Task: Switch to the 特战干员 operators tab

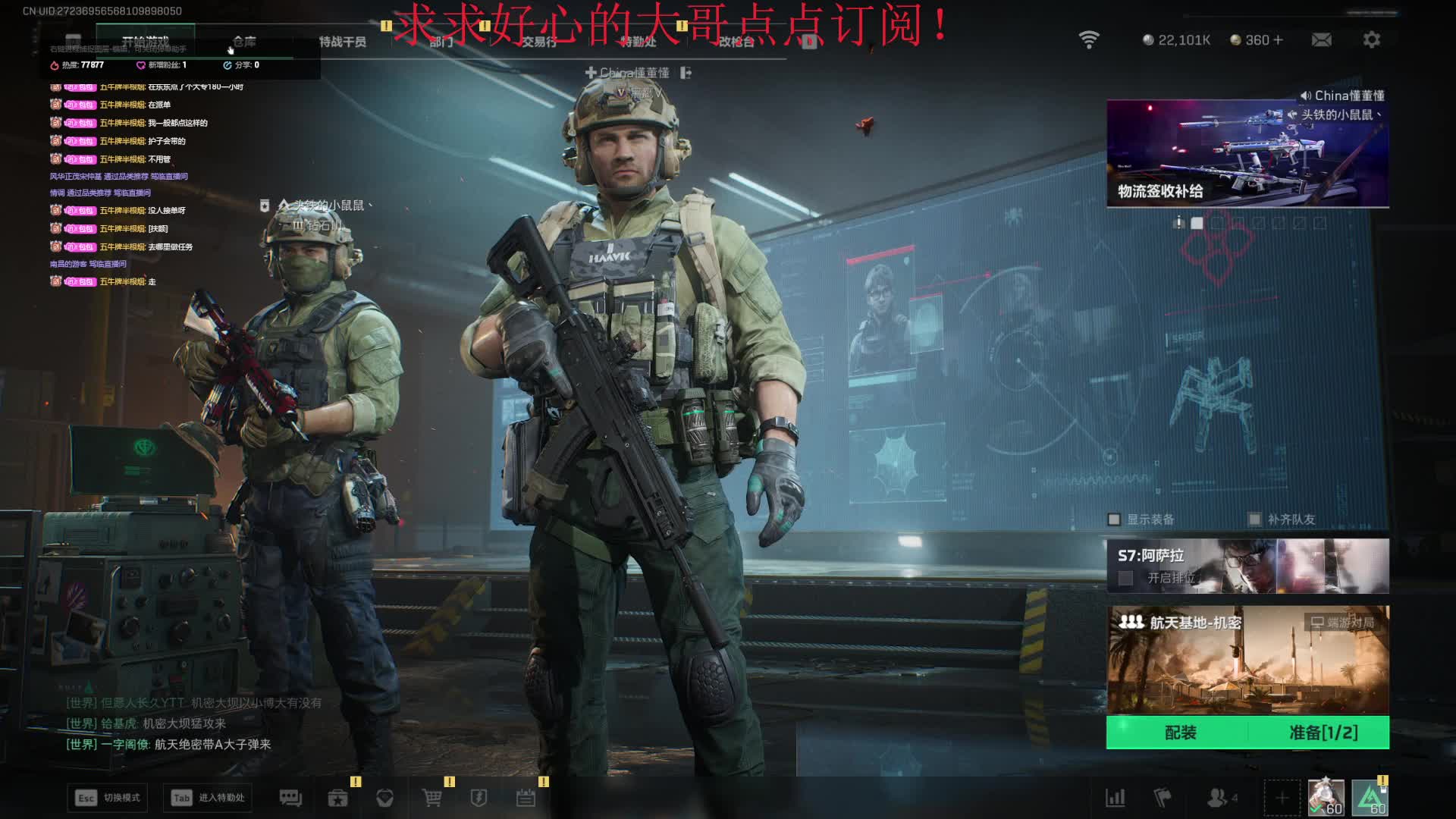Action: (342, 42)
